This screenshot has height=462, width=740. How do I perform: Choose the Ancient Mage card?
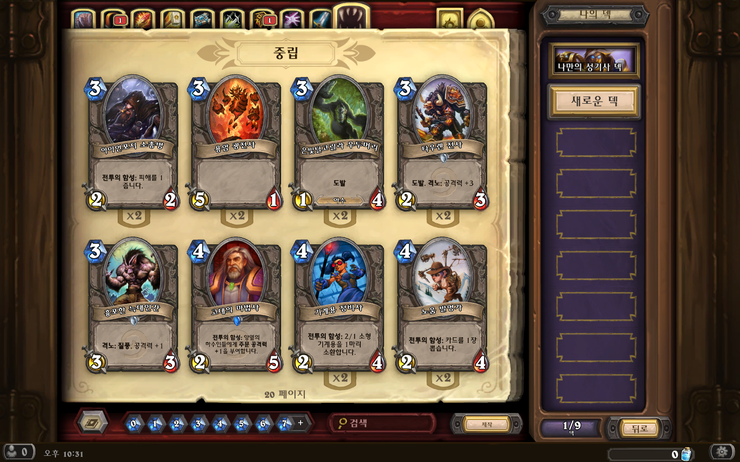coord(236,305)
